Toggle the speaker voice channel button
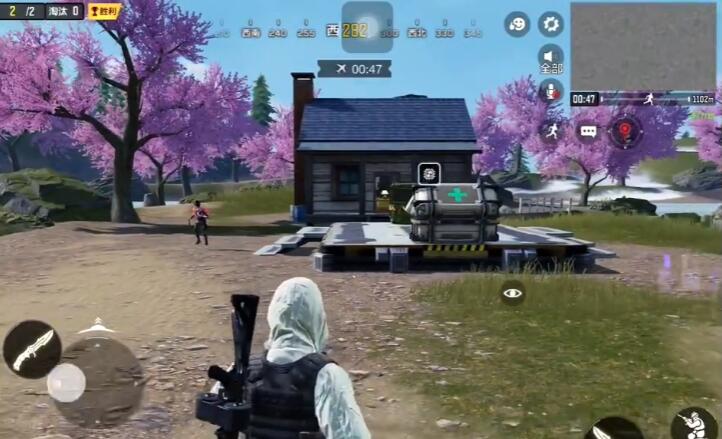 click(x=551, y=58)
